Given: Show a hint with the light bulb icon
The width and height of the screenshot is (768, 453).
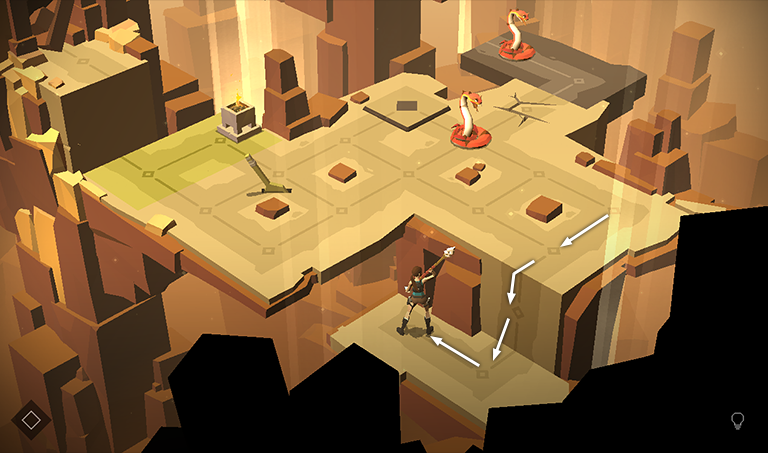Looking at the screenshot, I should (738, 420).
